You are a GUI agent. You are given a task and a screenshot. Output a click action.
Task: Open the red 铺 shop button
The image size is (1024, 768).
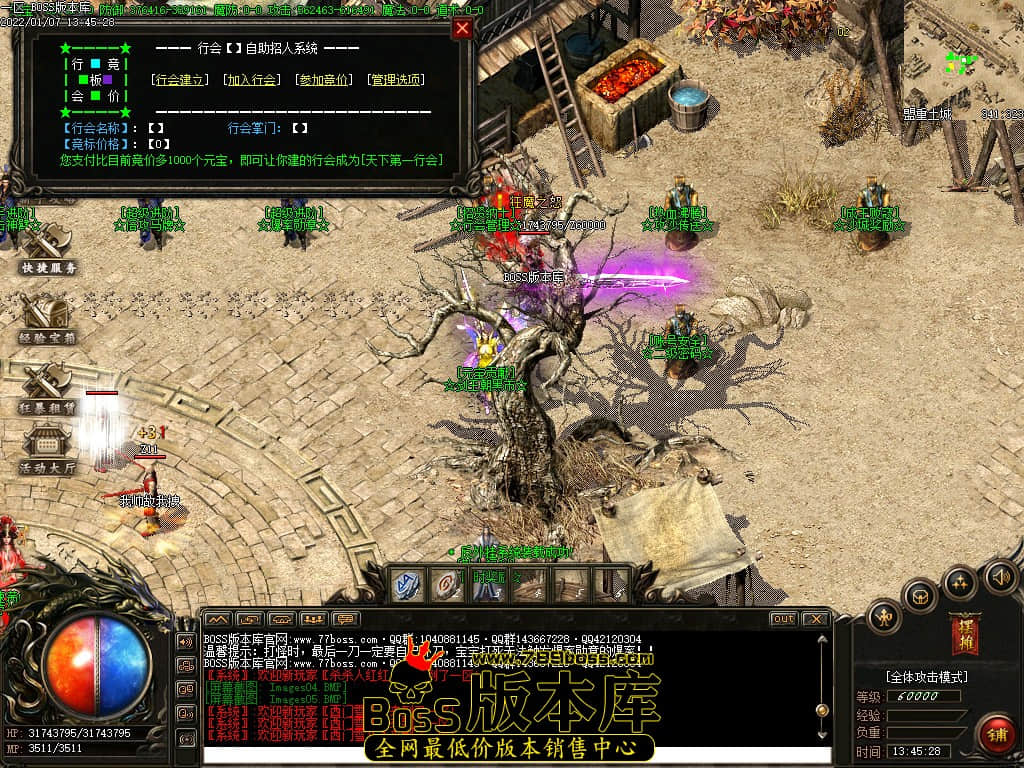994,734
